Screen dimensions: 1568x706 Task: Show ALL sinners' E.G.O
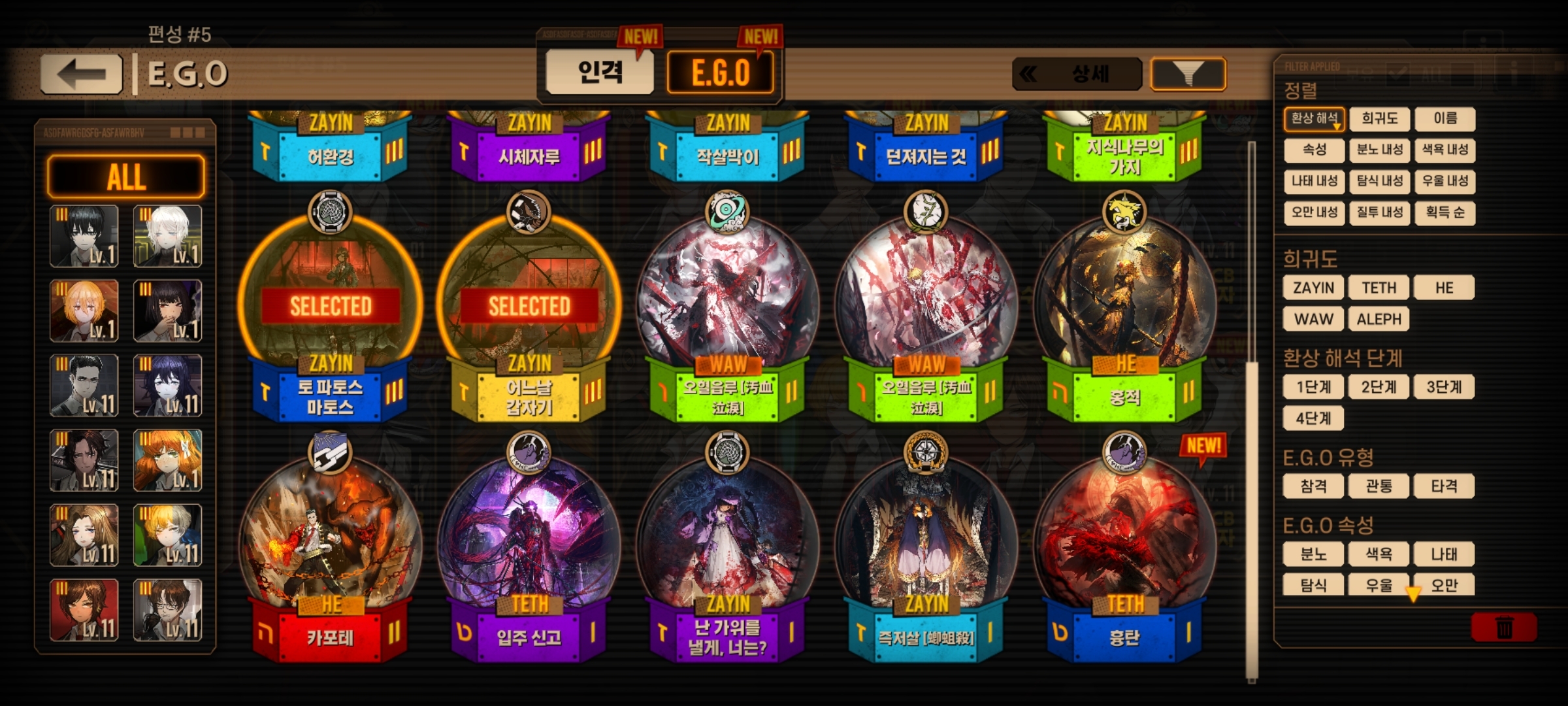click(125, 176)
